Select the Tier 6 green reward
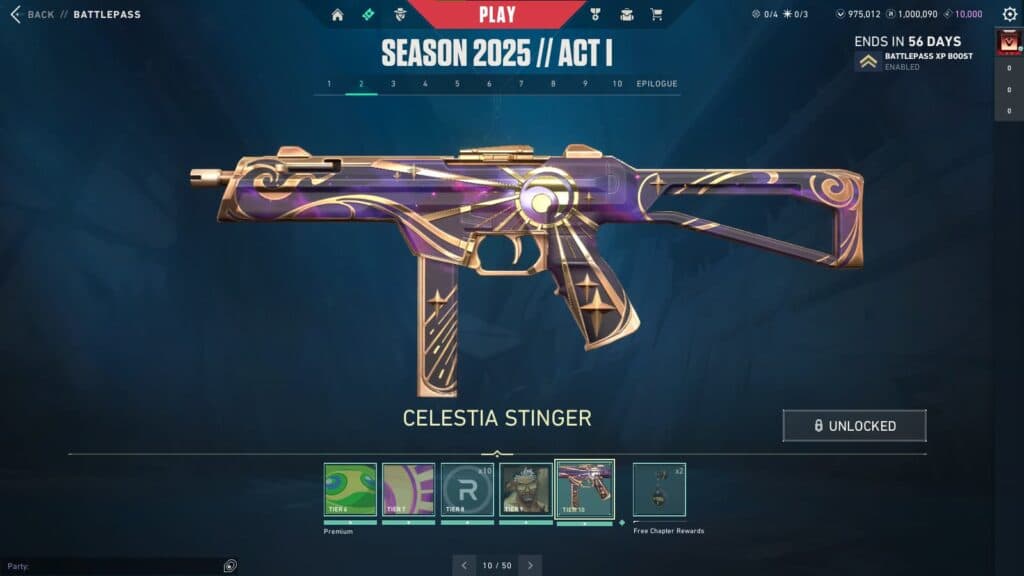 coord(350,489)
